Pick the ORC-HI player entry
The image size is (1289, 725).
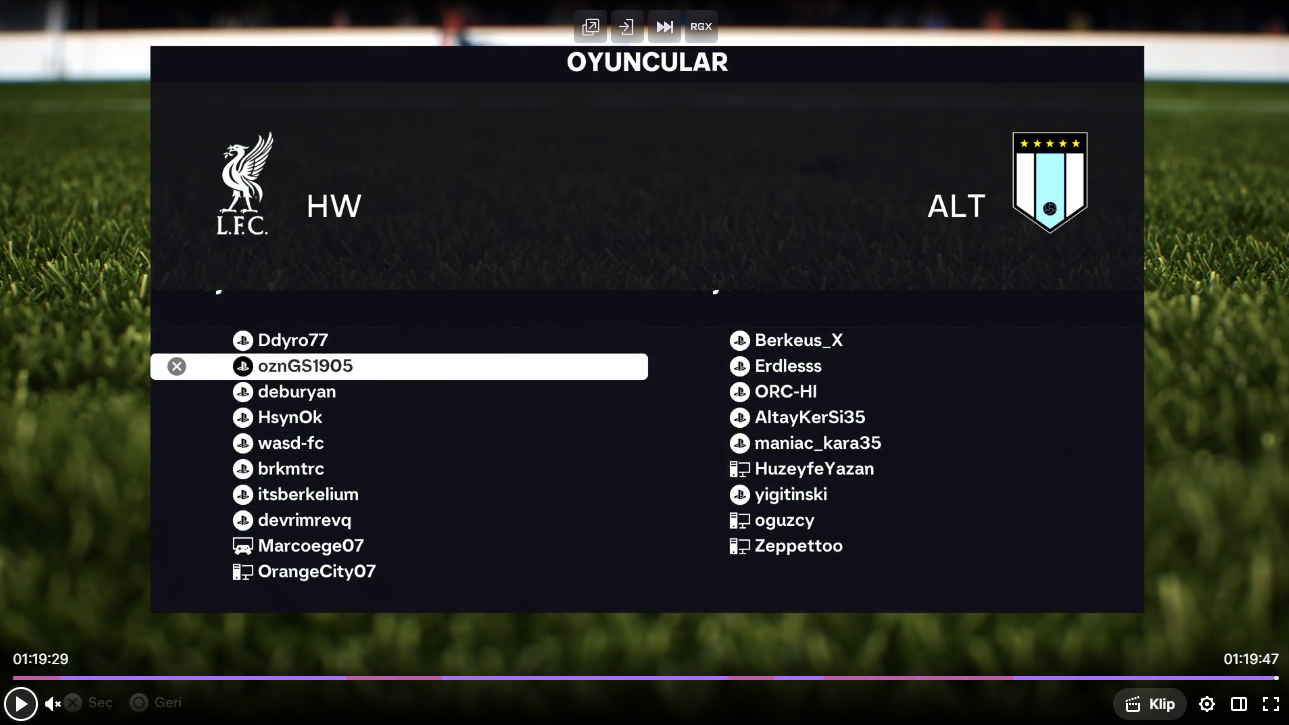(785, 392)
